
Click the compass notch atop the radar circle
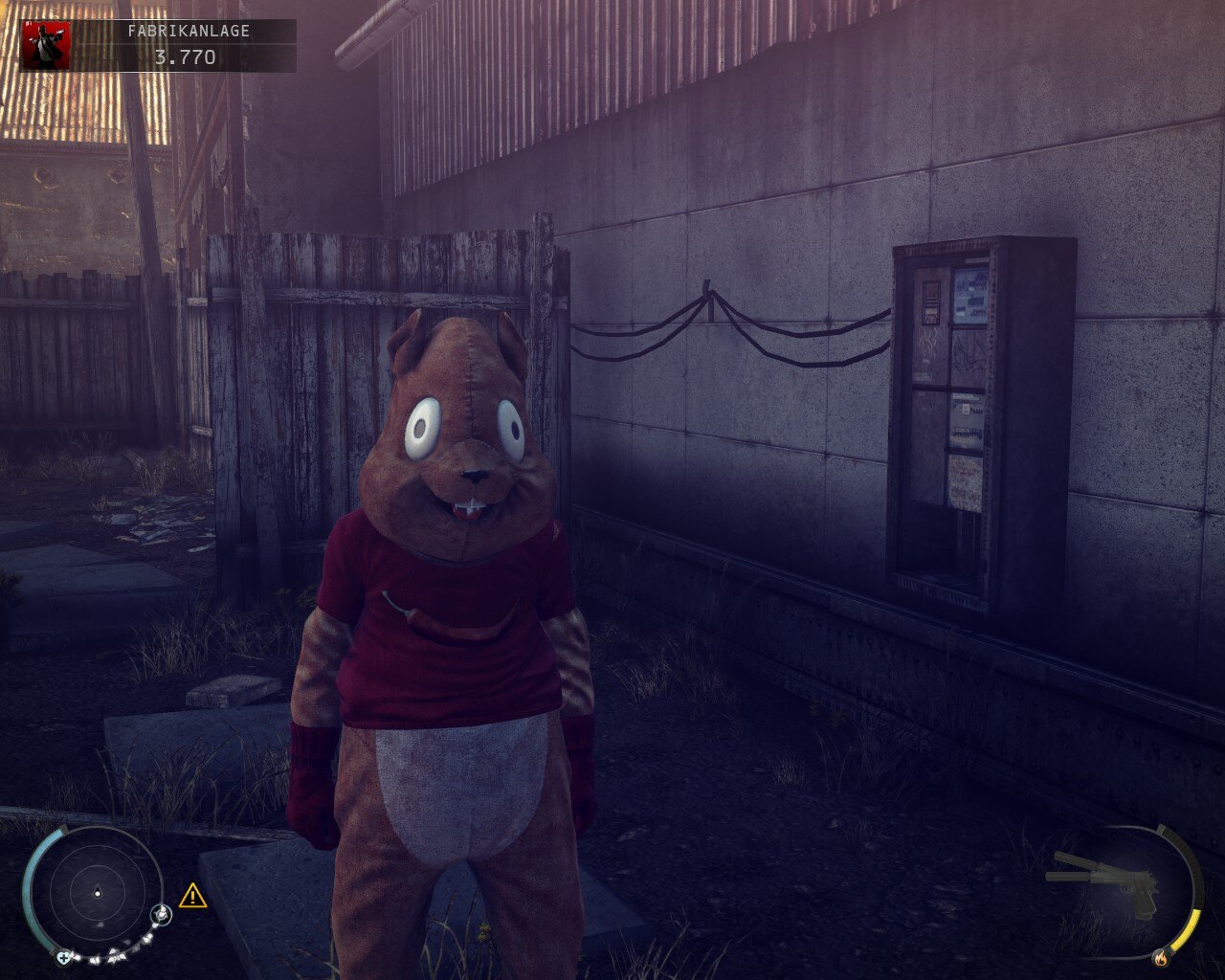pyautogui.click(x=63, y=827)
